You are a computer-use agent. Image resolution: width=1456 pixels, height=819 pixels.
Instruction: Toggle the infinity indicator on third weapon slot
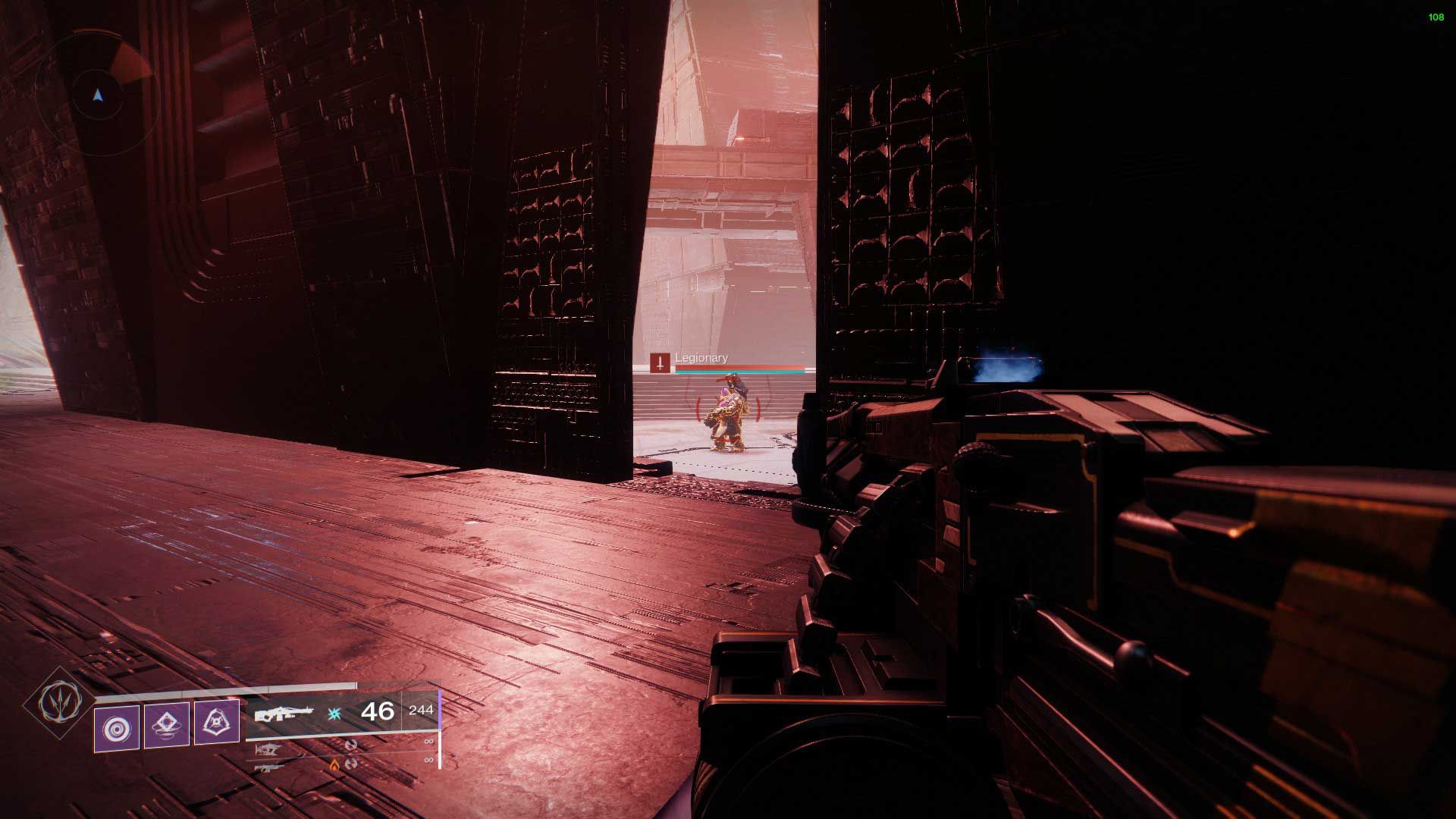coord(428,760)
